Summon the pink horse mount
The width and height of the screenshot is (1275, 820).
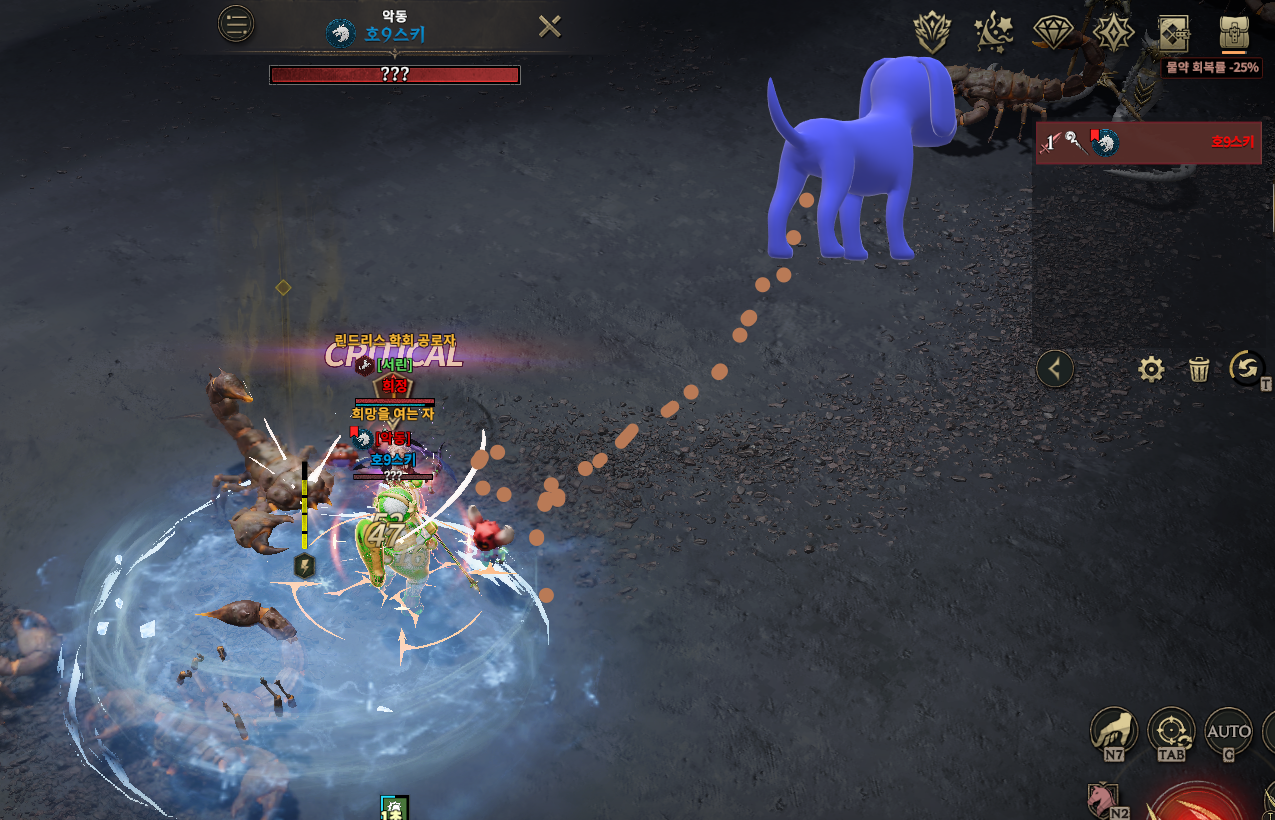tap(1102, 799)
